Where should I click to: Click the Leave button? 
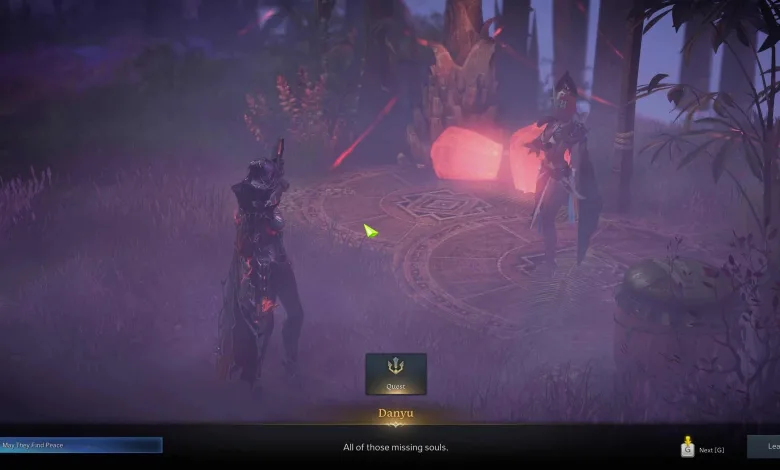[765, 446]
